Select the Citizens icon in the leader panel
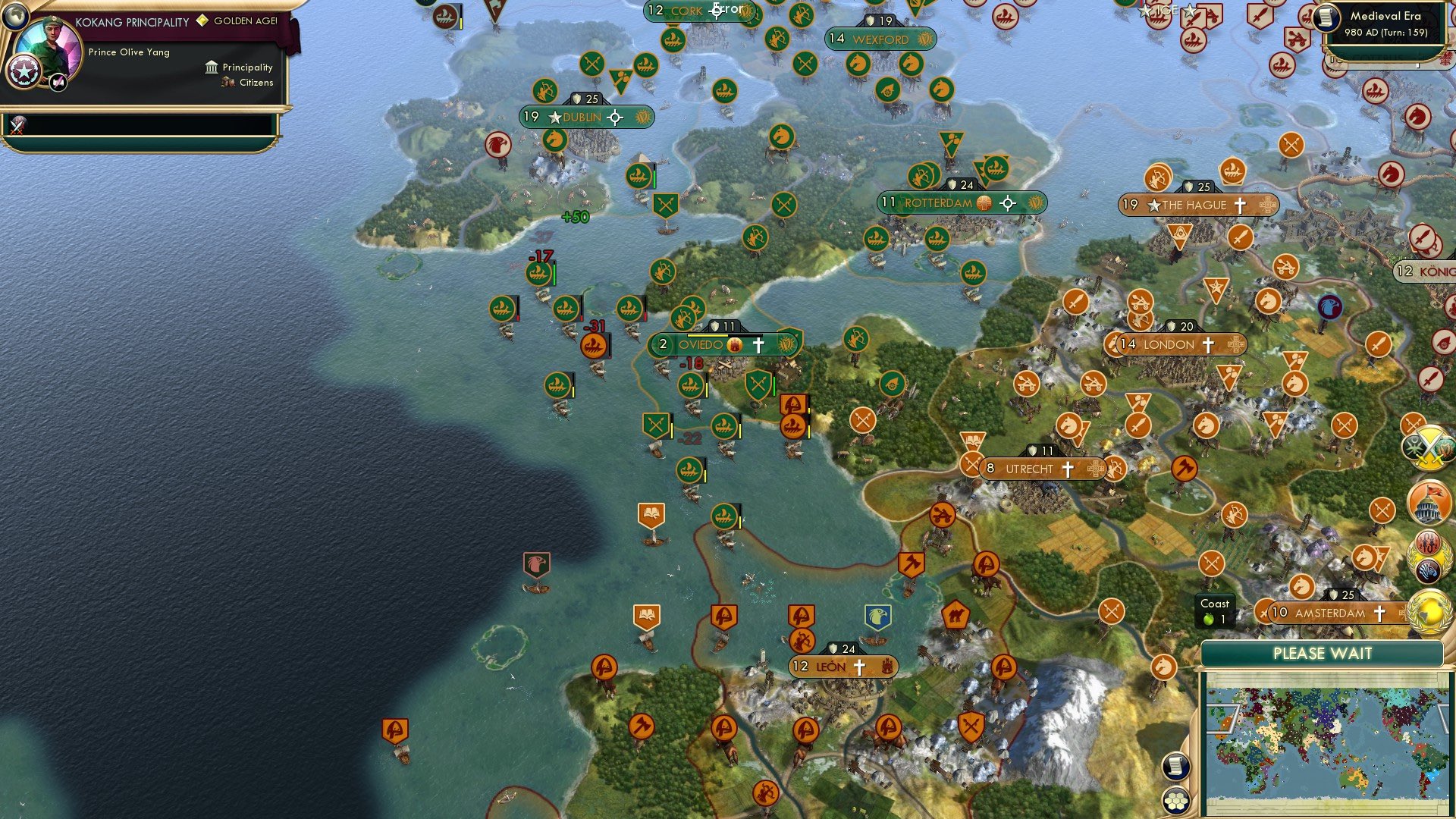 pyautogui.click(x=227, y=83)
